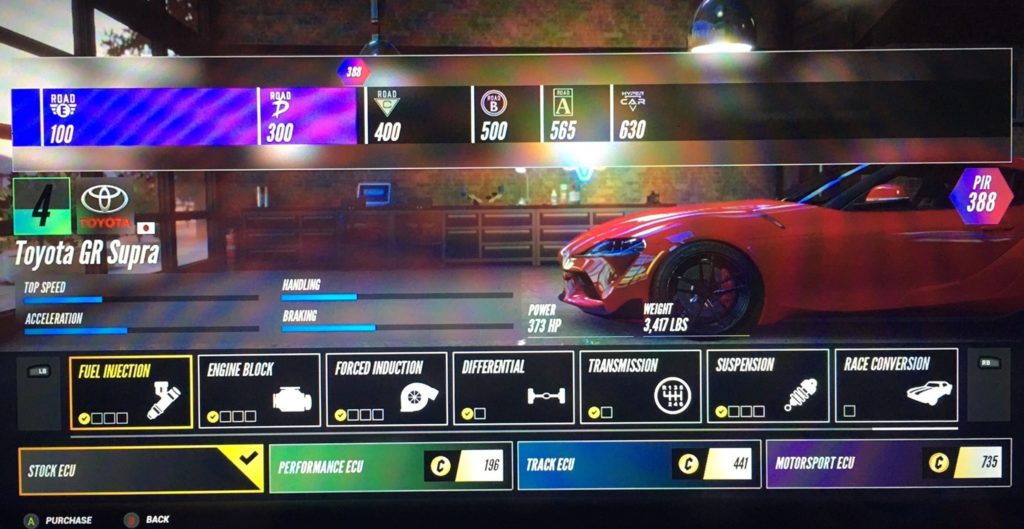Open the Suspension upgrade category
Screen dimensions: 1024x529
768,390
